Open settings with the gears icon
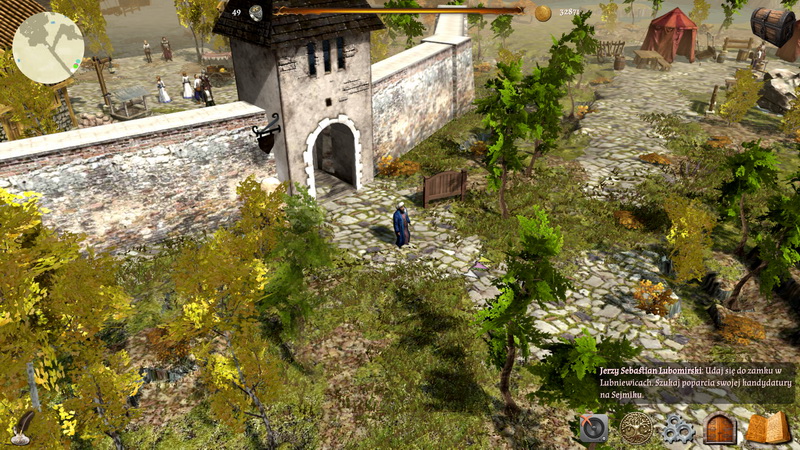The width and height of the screenshot is (800, 450). click(x=677, y=429)
